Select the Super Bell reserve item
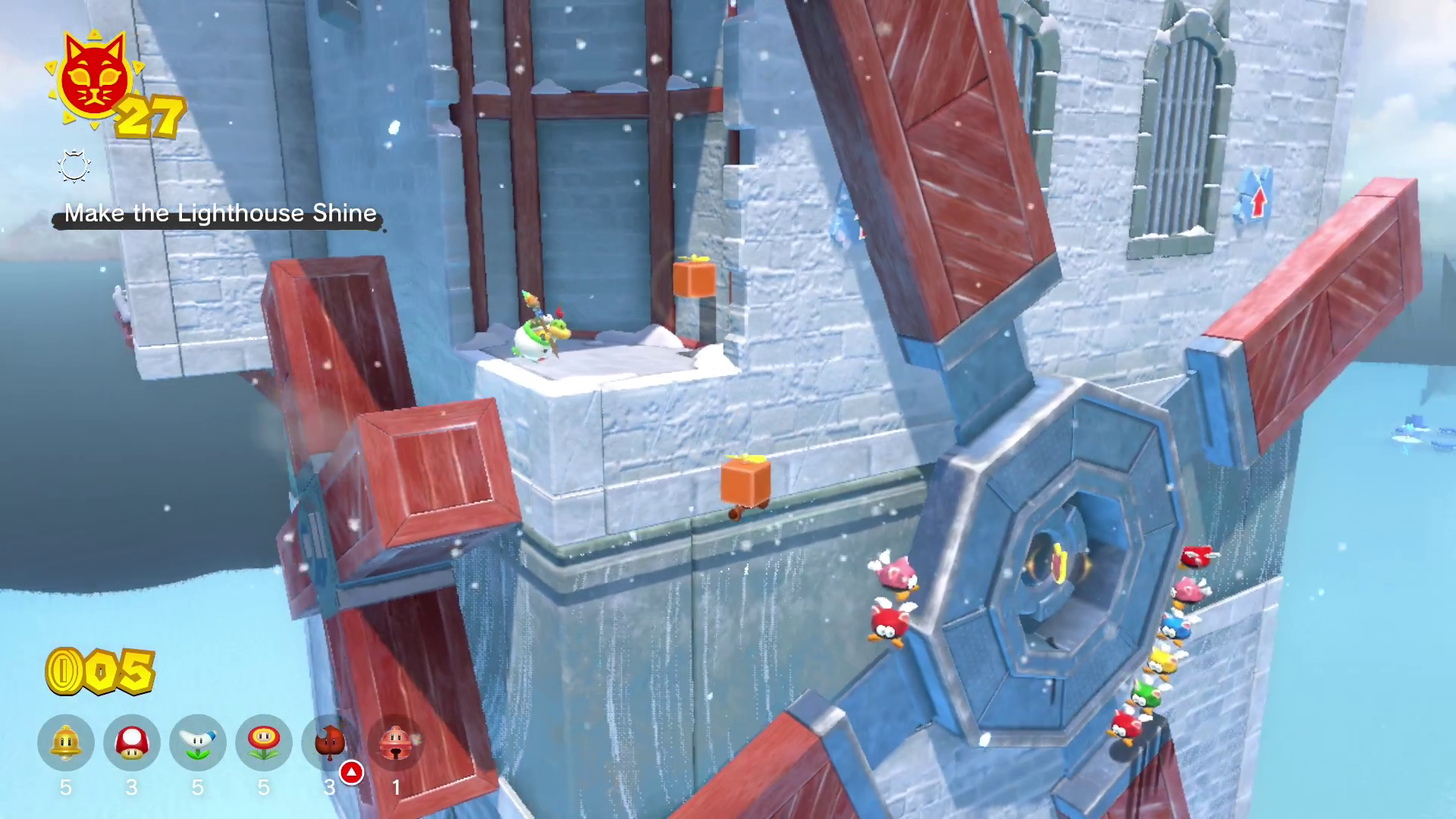1456x819 pixels. 66,743
